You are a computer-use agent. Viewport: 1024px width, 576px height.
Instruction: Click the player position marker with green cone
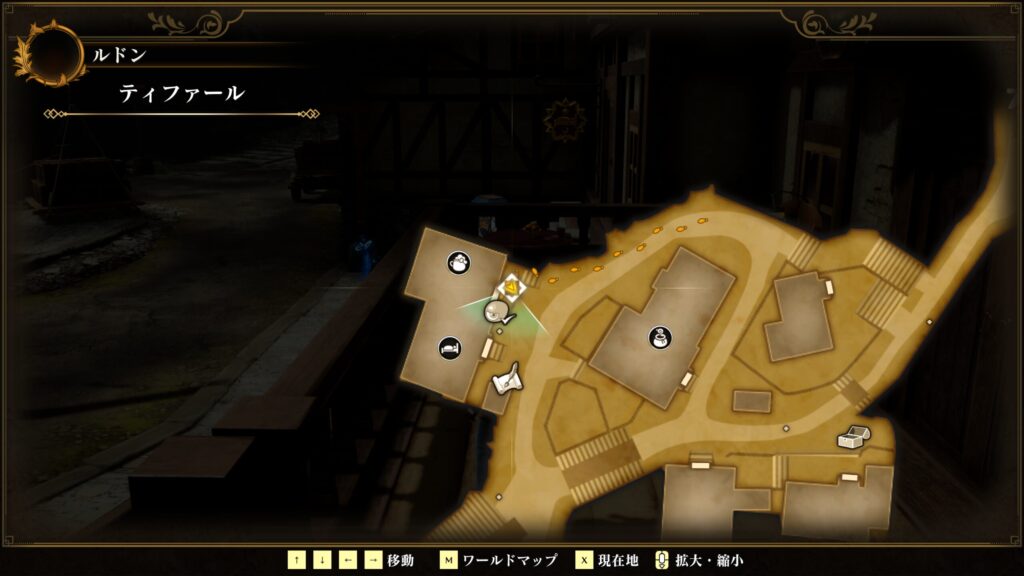point(496,313)
